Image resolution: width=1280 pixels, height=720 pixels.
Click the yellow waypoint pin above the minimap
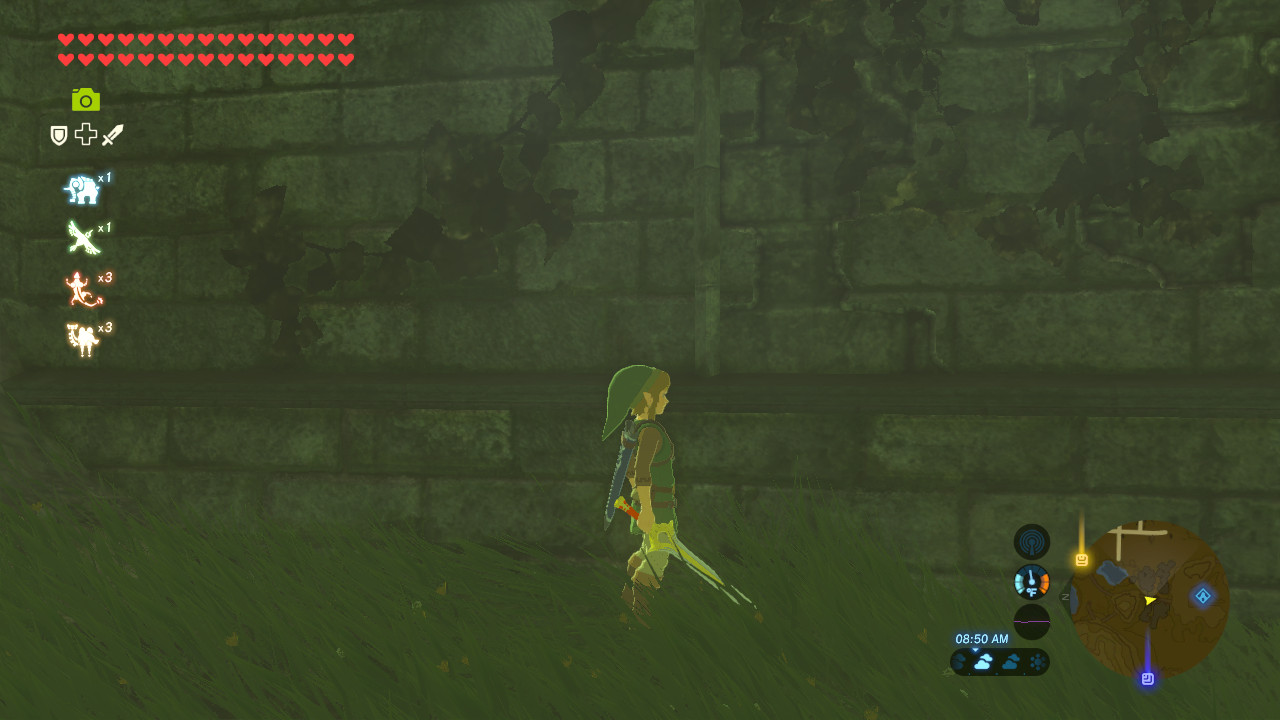pos(1082,559)
